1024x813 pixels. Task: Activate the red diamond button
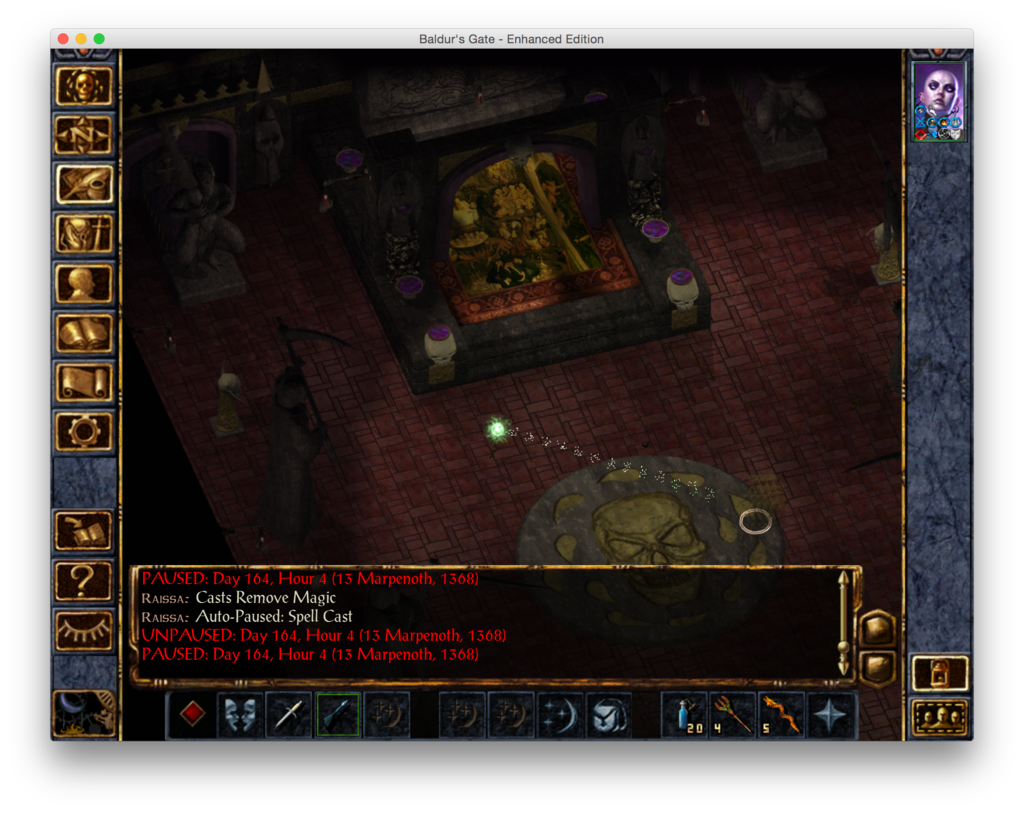[x=192, y=714]
